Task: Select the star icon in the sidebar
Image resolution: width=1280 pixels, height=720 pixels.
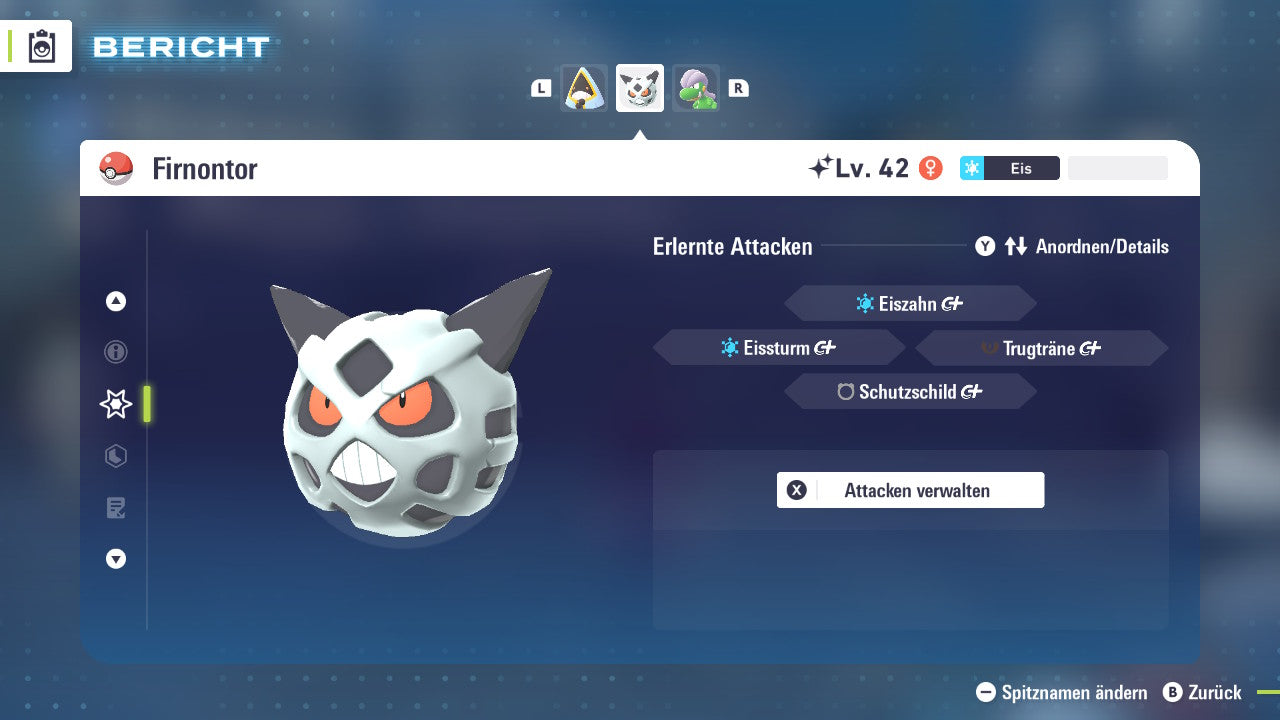Action: coord(115,404)
